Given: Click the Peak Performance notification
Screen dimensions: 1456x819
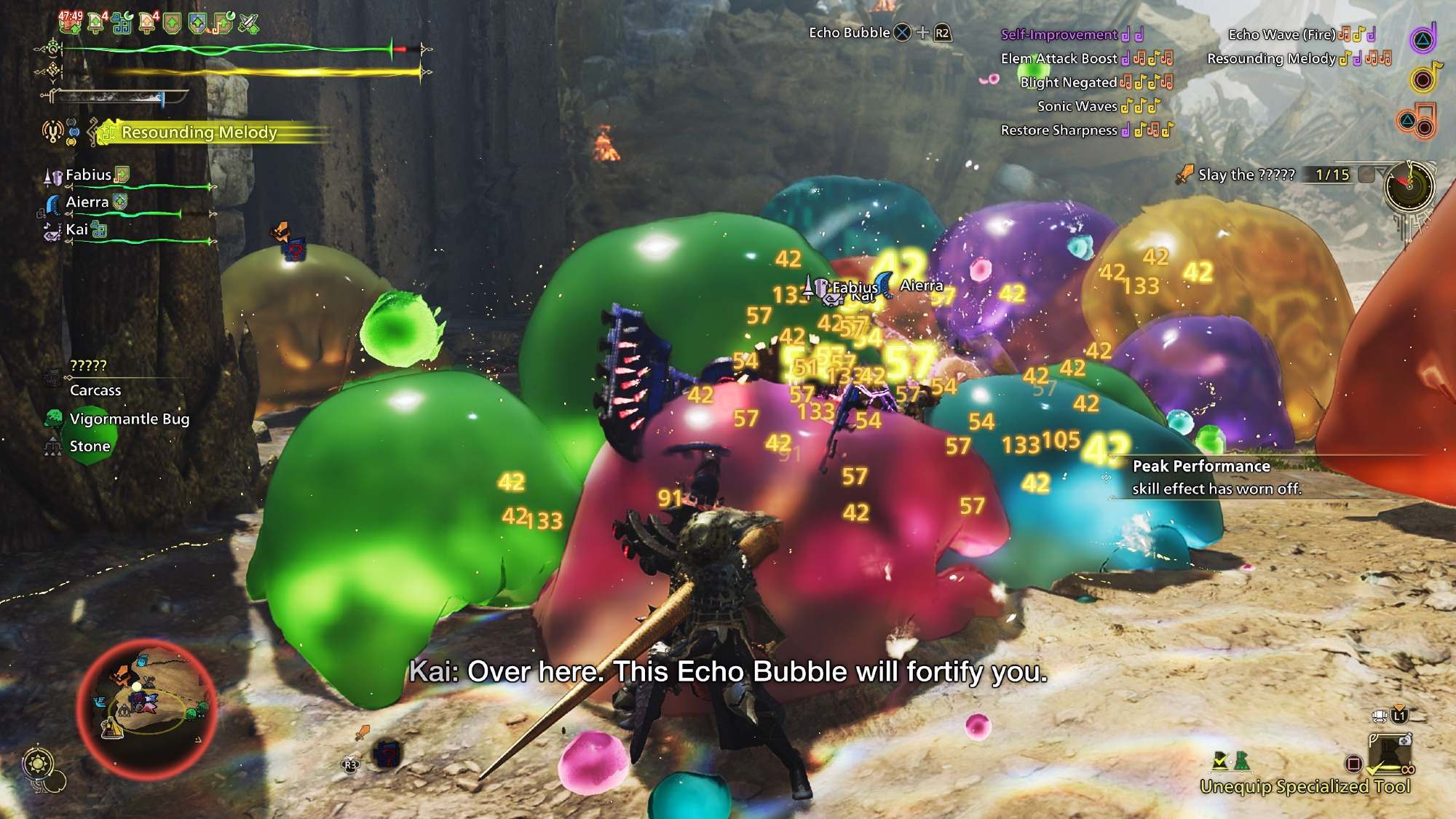Looking at the screenshot, I should click(1216, 477).
